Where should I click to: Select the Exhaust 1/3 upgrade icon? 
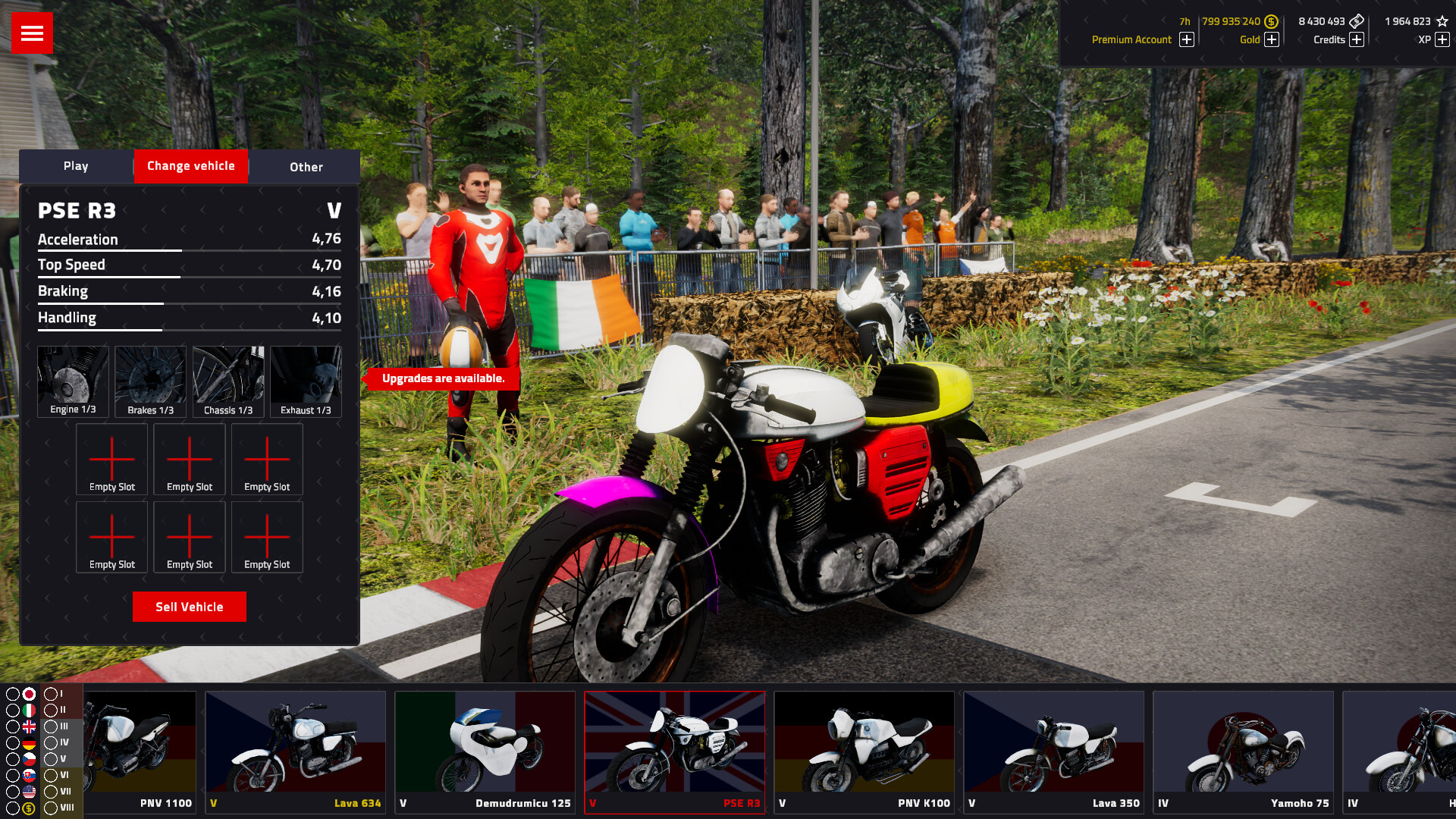click(x=306, y=379)
